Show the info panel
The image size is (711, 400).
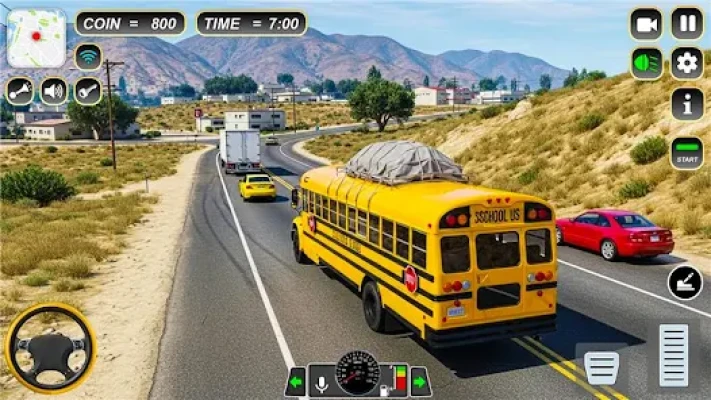point(687,103)
